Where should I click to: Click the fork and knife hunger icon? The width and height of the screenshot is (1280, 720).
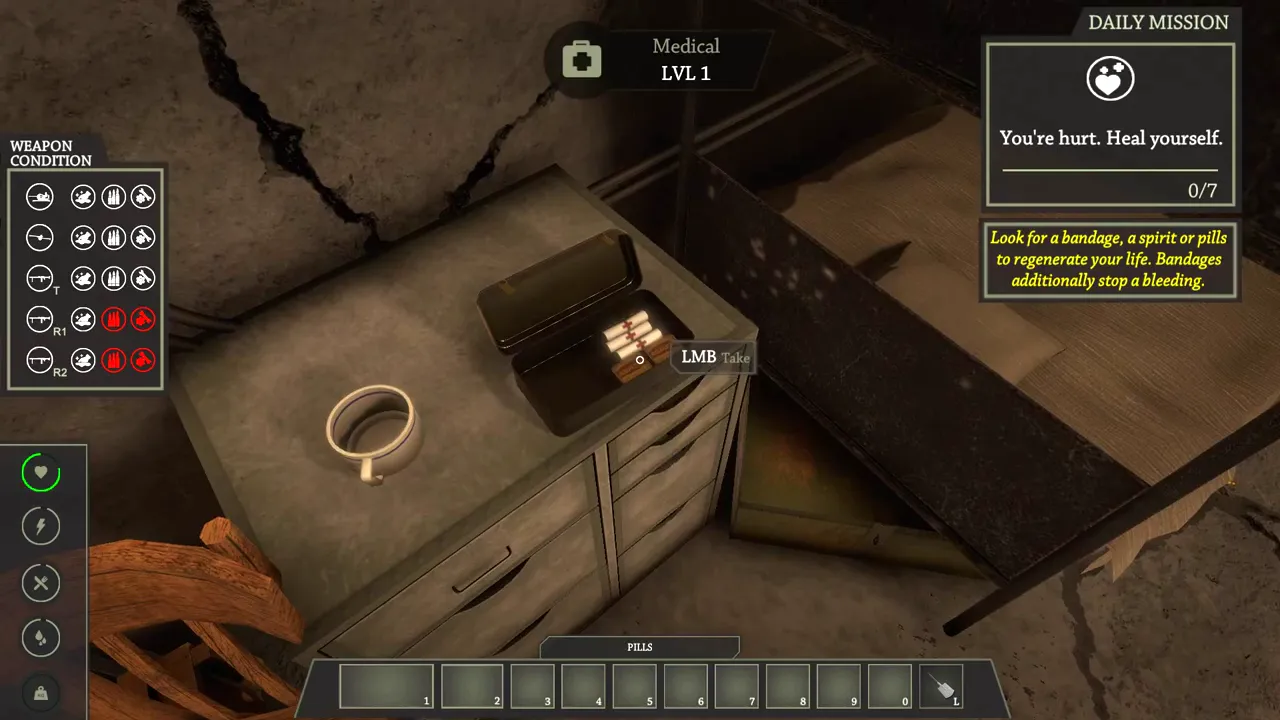(x=41, y=583)
